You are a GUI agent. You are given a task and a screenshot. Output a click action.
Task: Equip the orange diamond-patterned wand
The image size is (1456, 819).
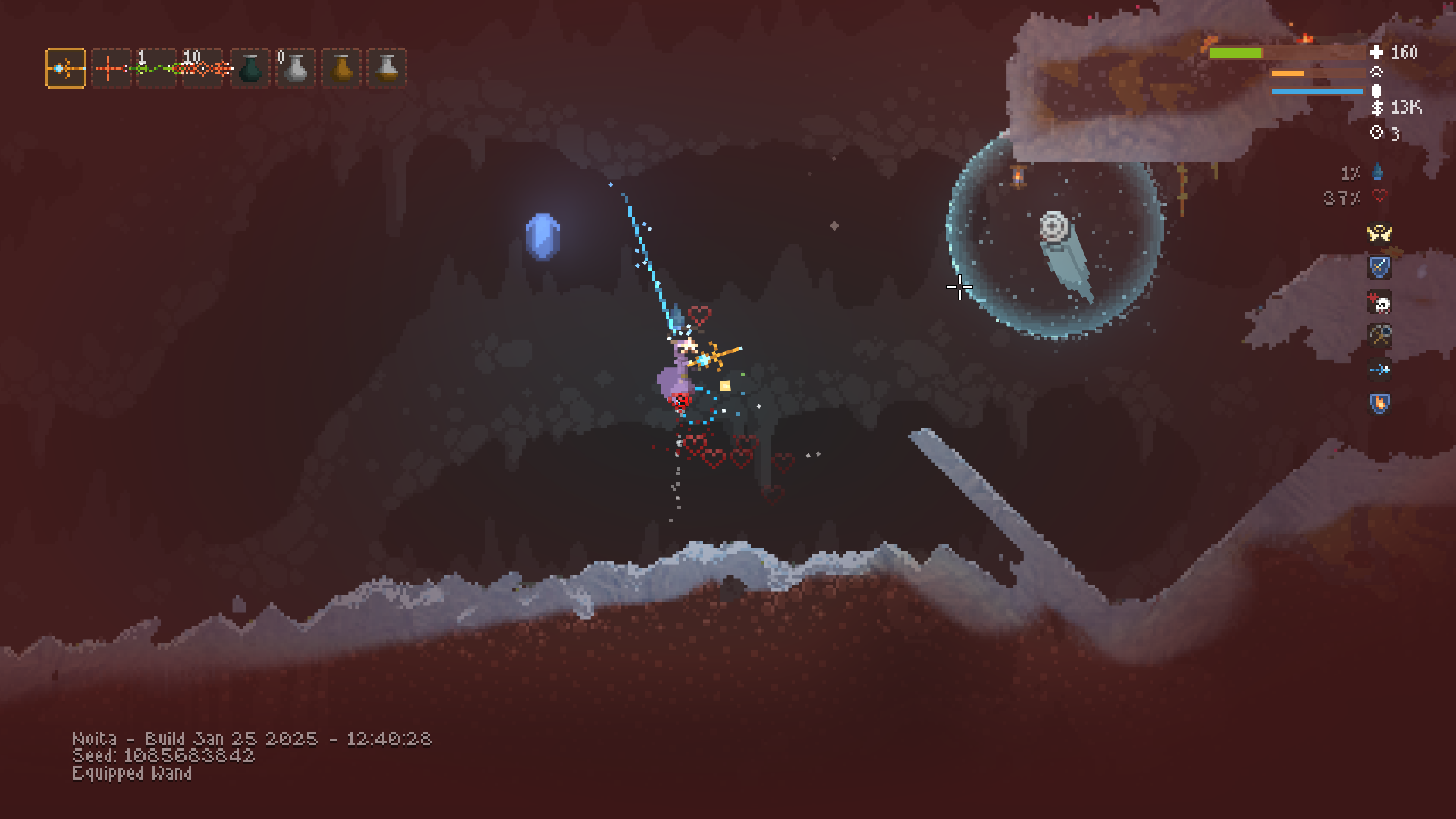pos(202,69)
